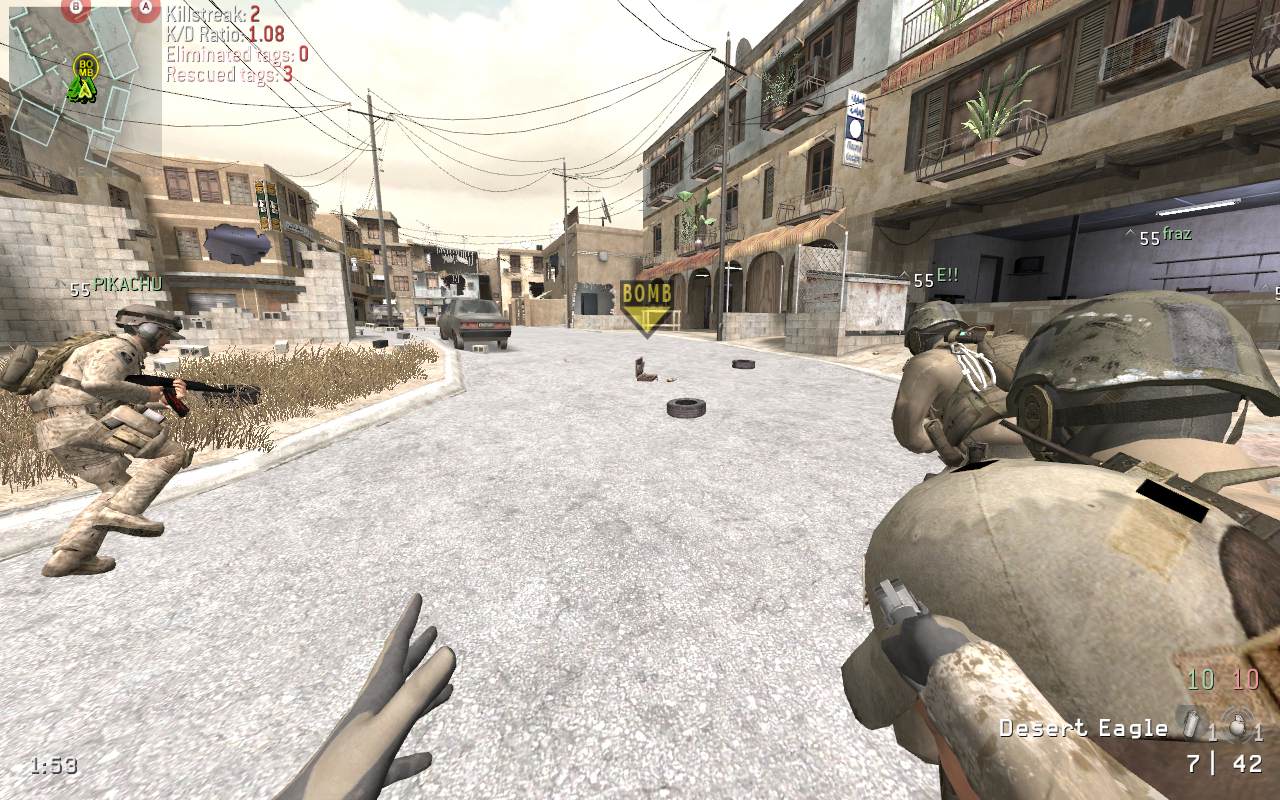1280x800 pixels.
Task: Select the smoke grenade canister icon
Action: click(1190, 724)
